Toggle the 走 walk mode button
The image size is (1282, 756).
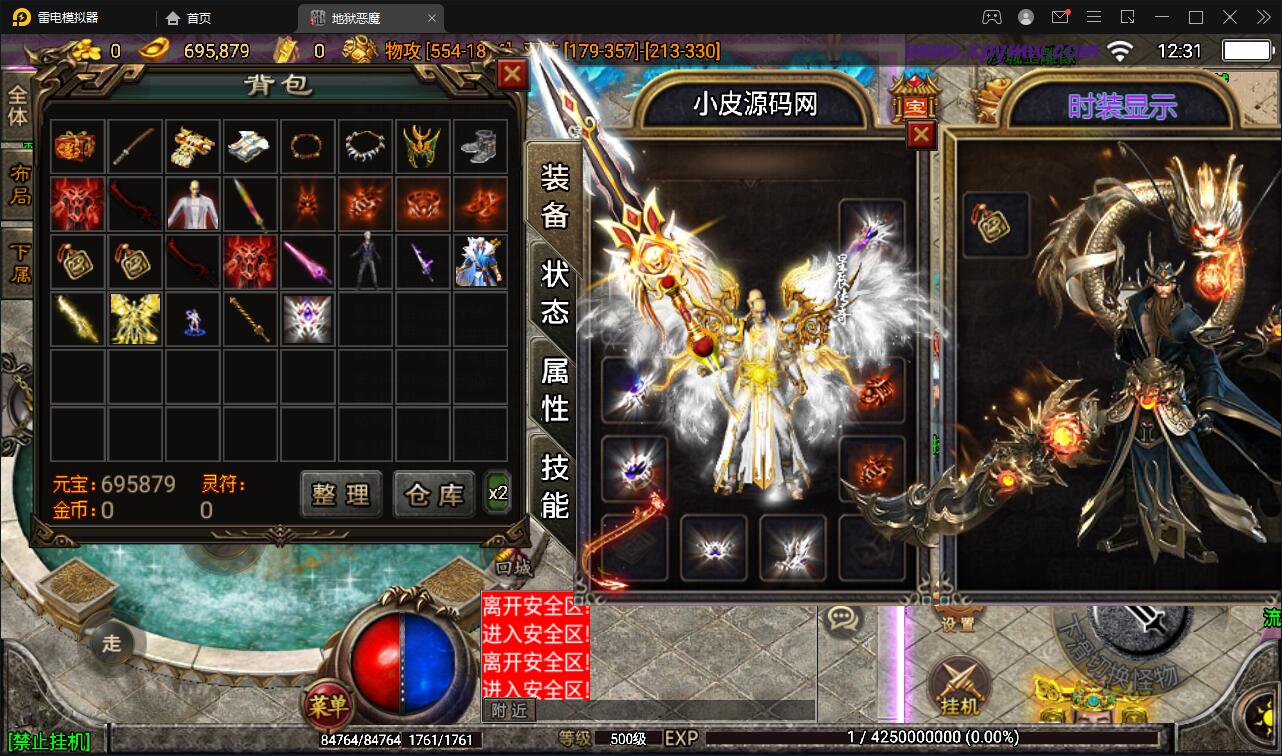(x=112, y=643)
